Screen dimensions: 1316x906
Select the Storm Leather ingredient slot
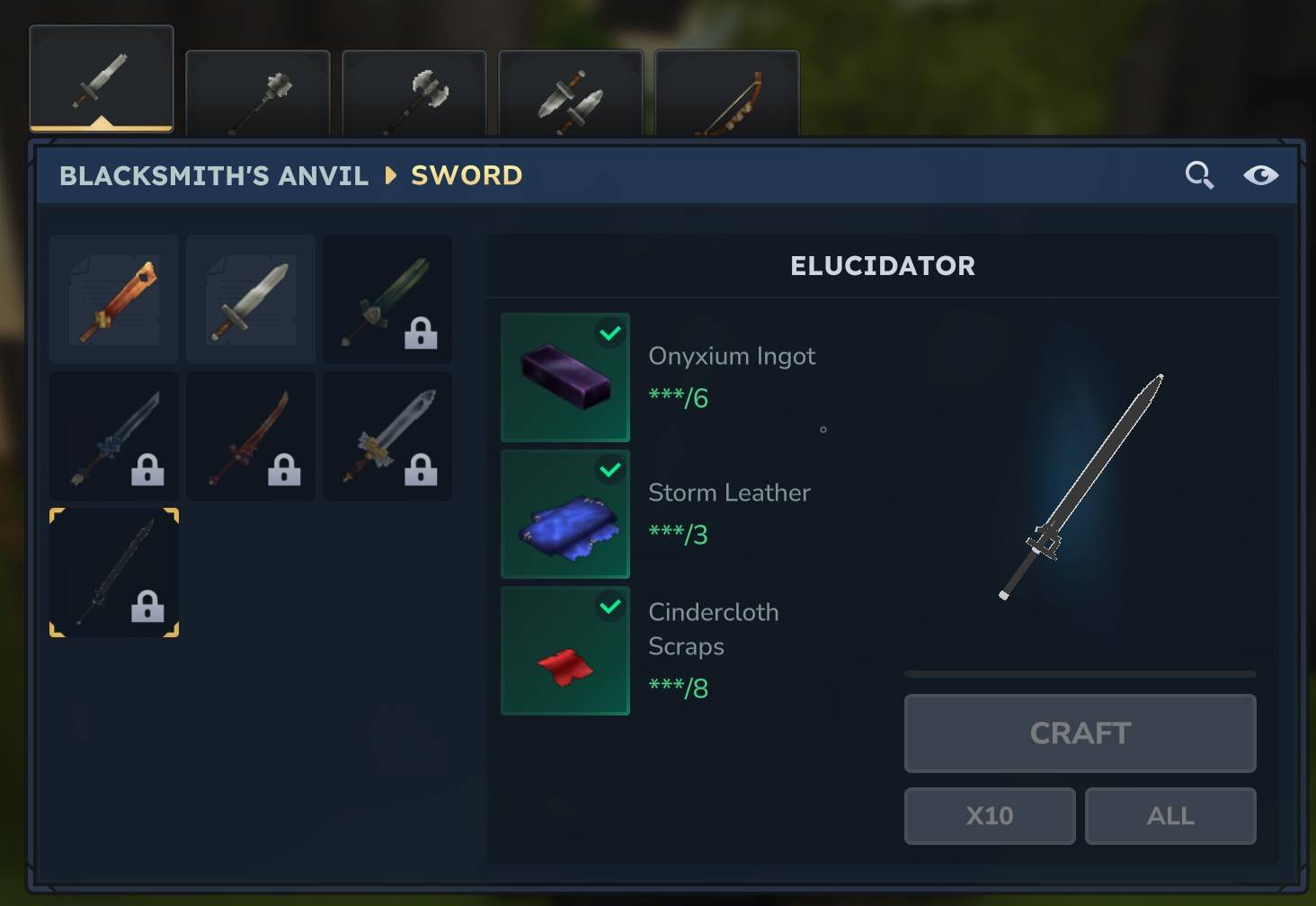pyautogui.click(x=565, y=514)
